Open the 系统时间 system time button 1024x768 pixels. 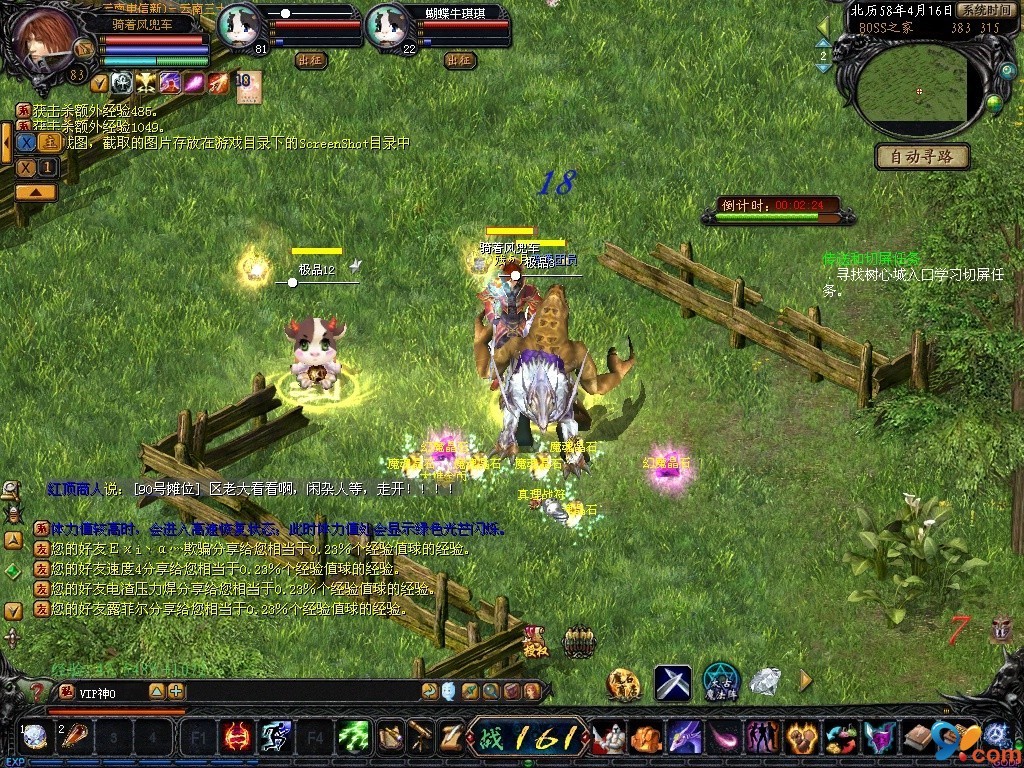pyautogui.click(x=986, y=10)
